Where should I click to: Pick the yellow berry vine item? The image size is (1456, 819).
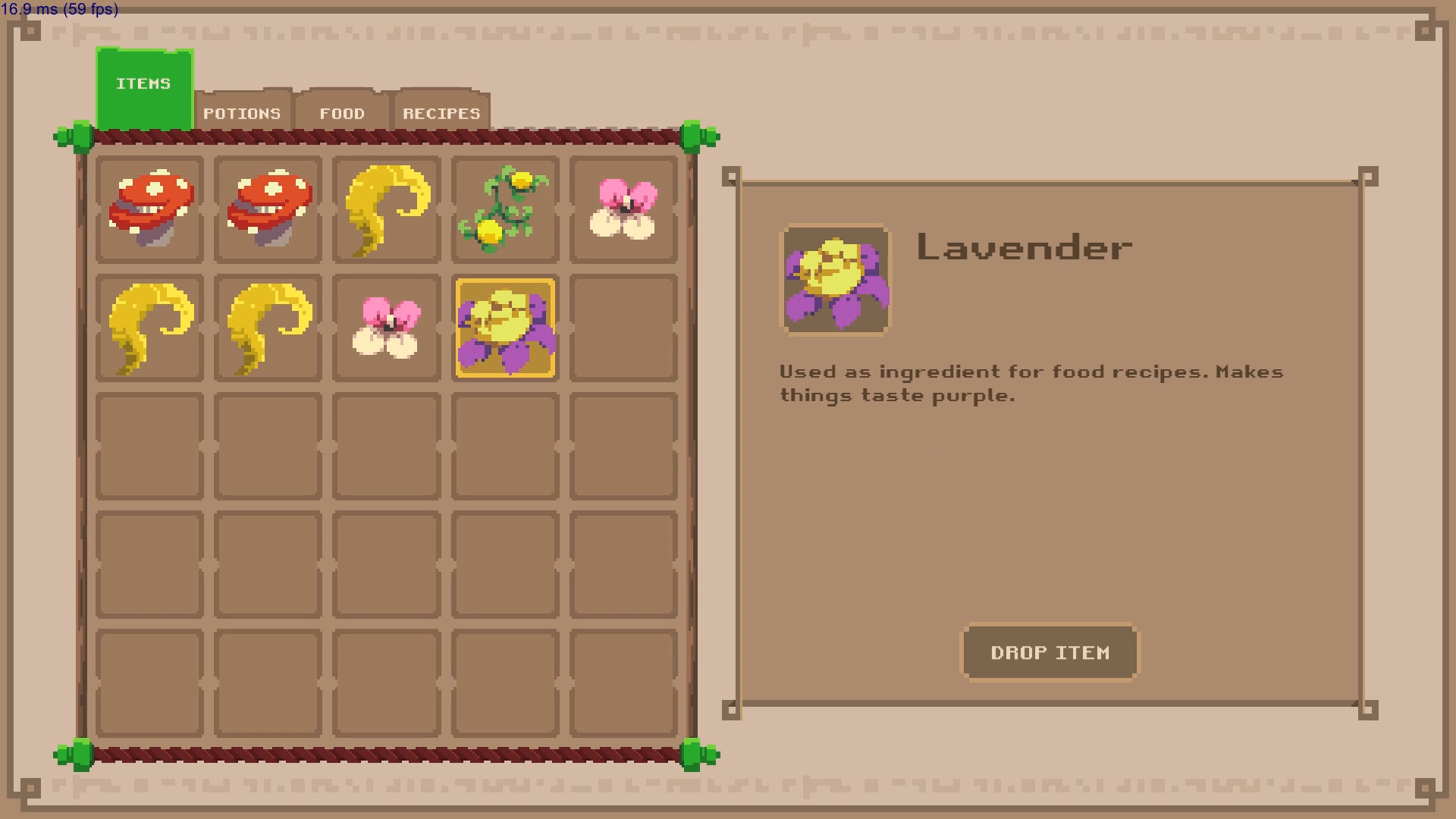505,209
